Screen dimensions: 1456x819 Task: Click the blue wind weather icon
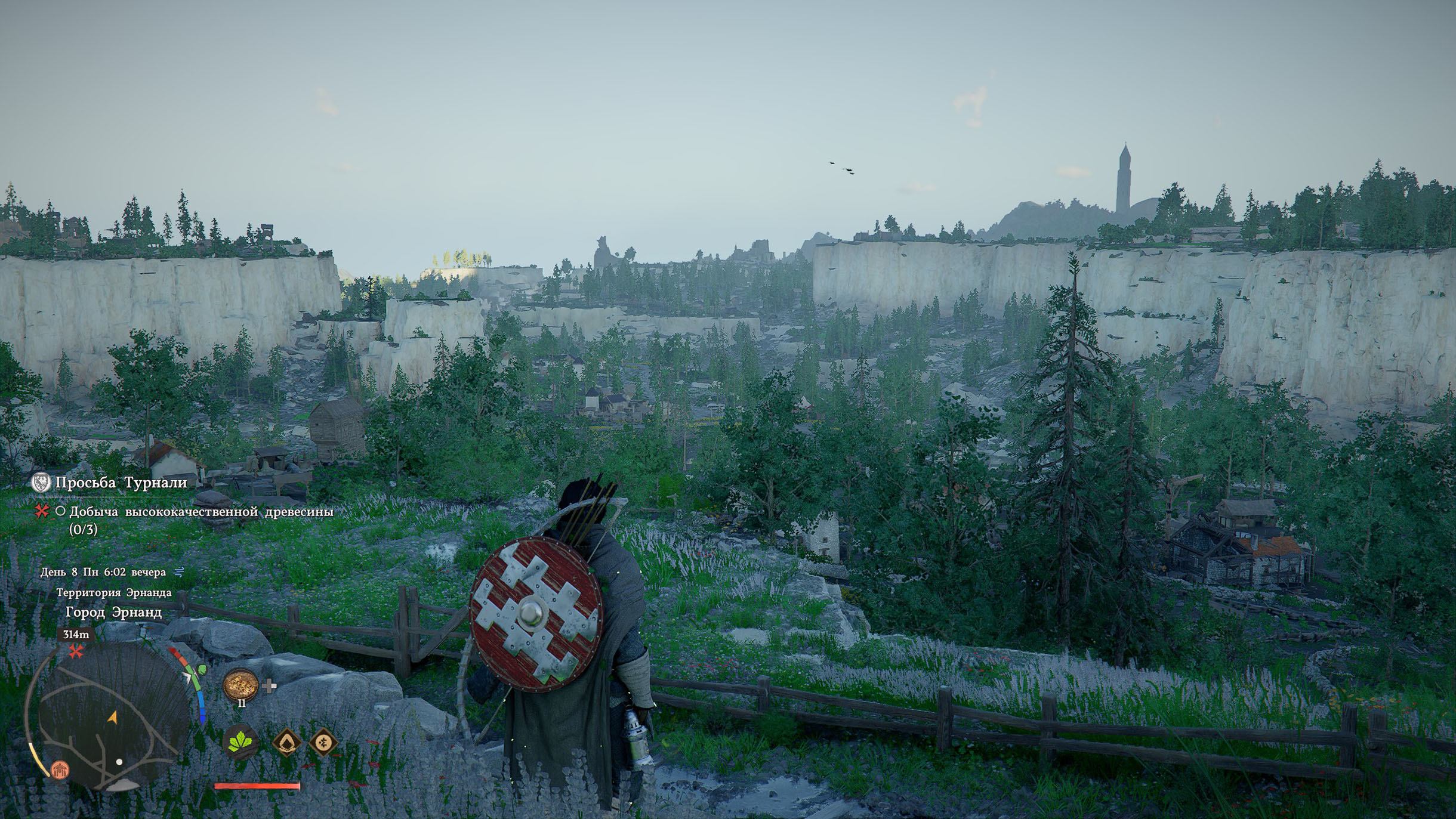pos(178,572)
